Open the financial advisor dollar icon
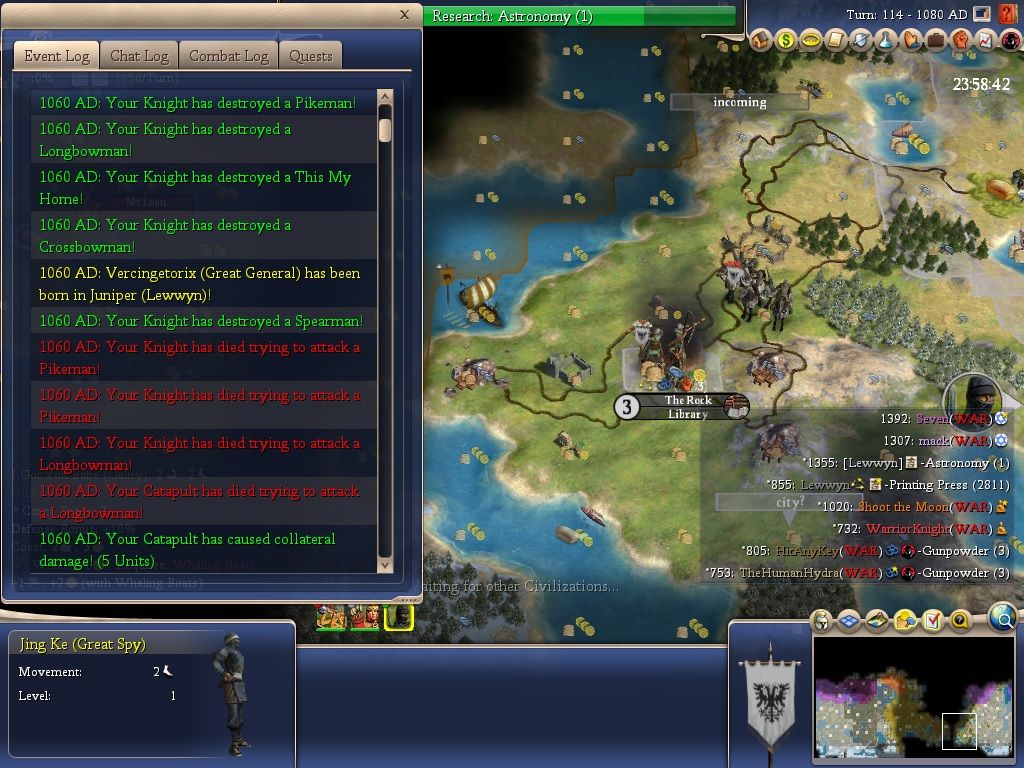The width and height of the screenshot is (1024, 768). [786, 41]
